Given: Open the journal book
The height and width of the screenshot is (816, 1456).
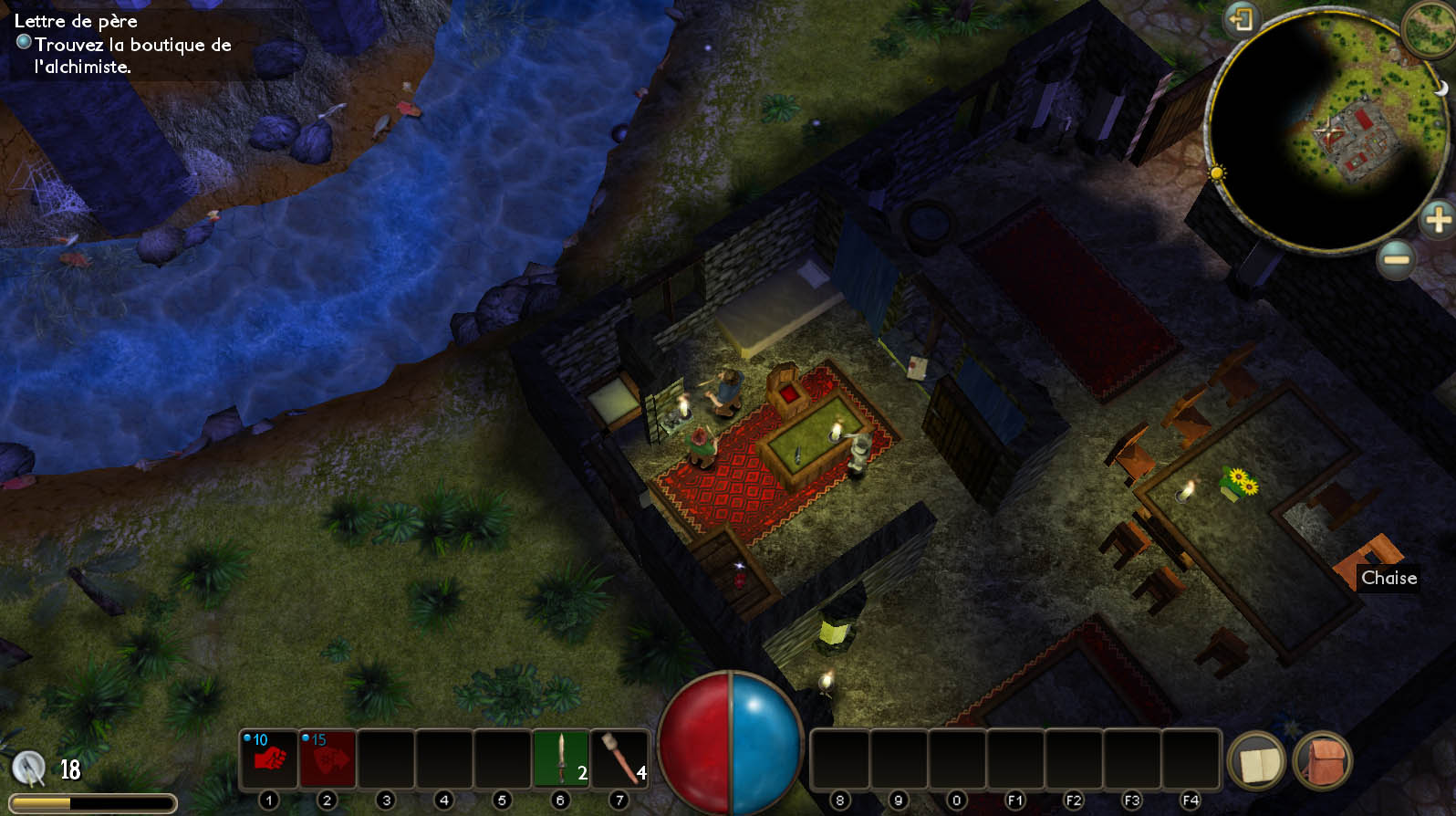Looking at the screenshot, I should click(1257, 761).
